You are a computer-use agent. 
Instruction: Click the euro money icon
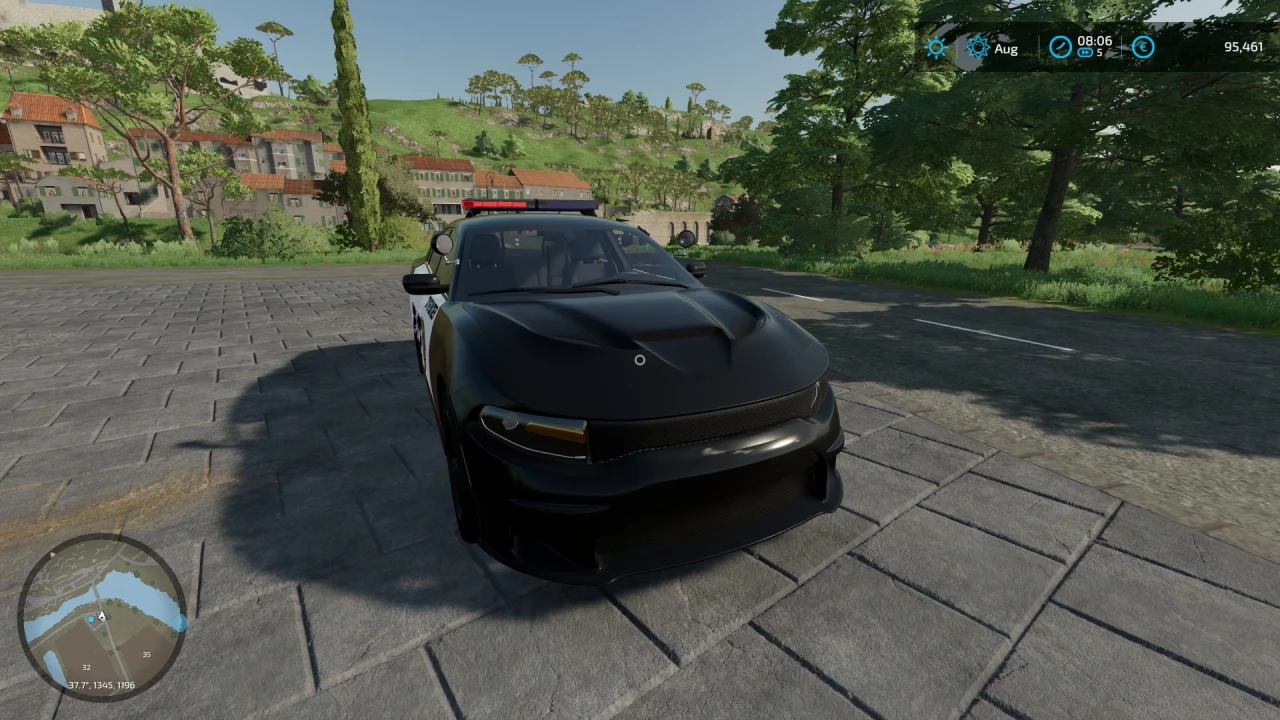(x=1143, y=47)
